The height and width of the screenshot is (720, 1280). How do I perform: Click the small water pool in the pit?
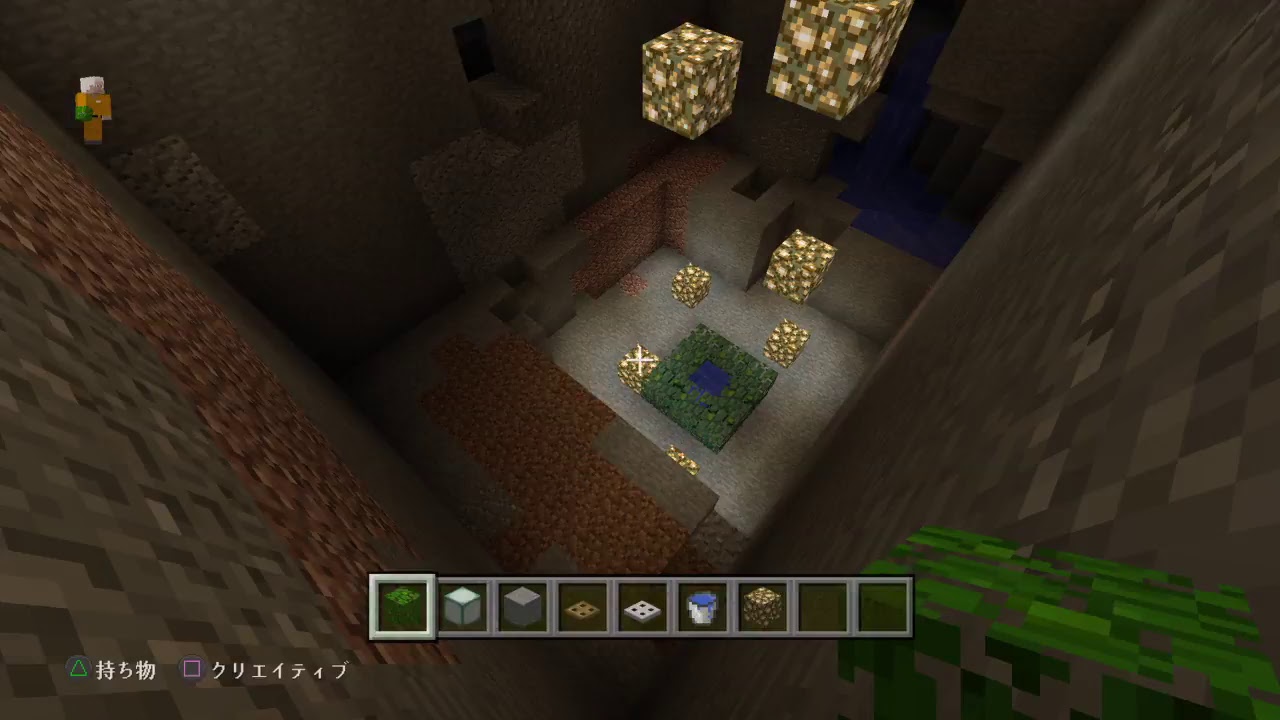pos(710,380)
